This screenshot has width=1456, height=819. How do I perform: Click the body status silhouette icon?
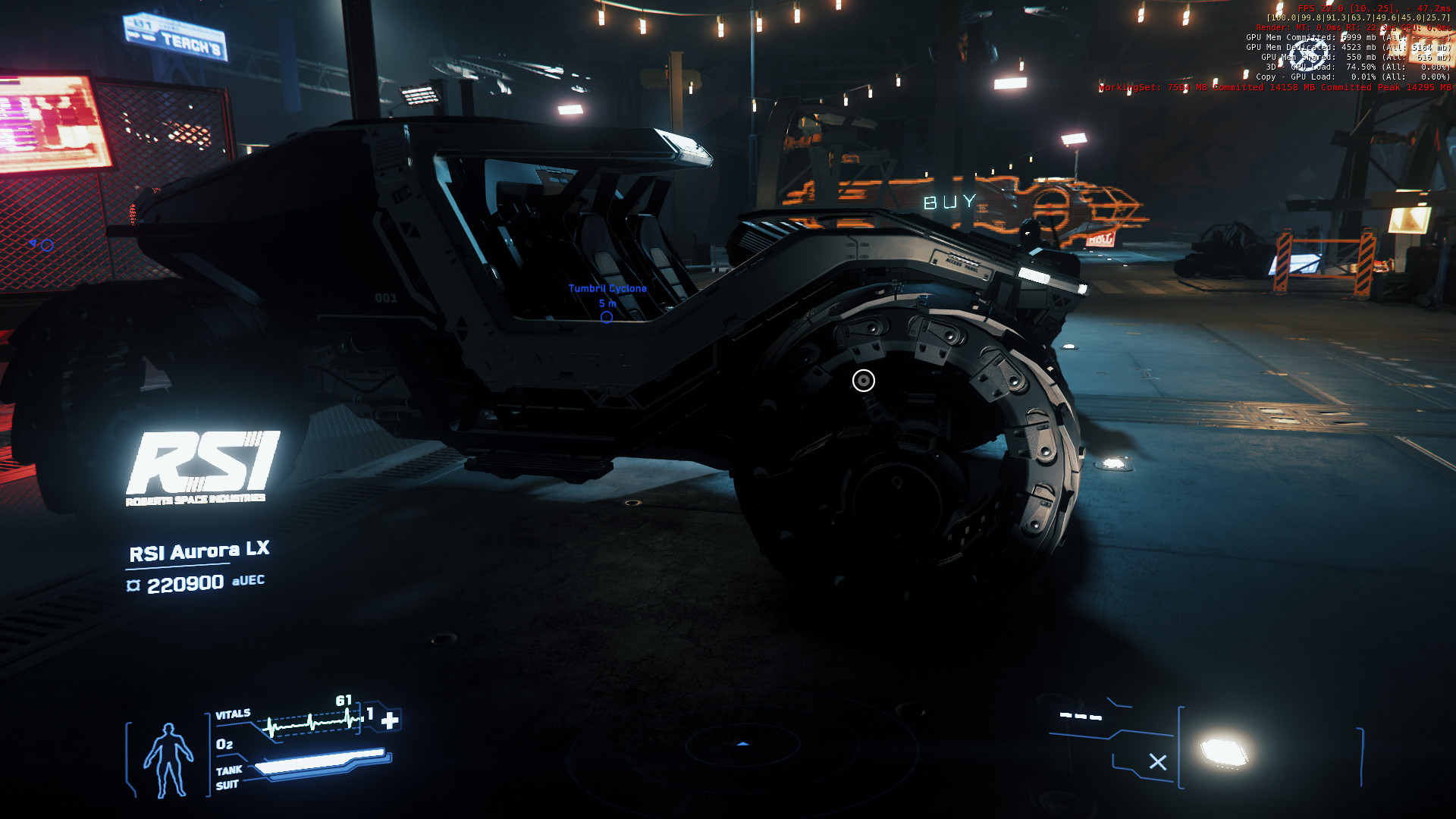pyautogui.click(x=168, y=760)
